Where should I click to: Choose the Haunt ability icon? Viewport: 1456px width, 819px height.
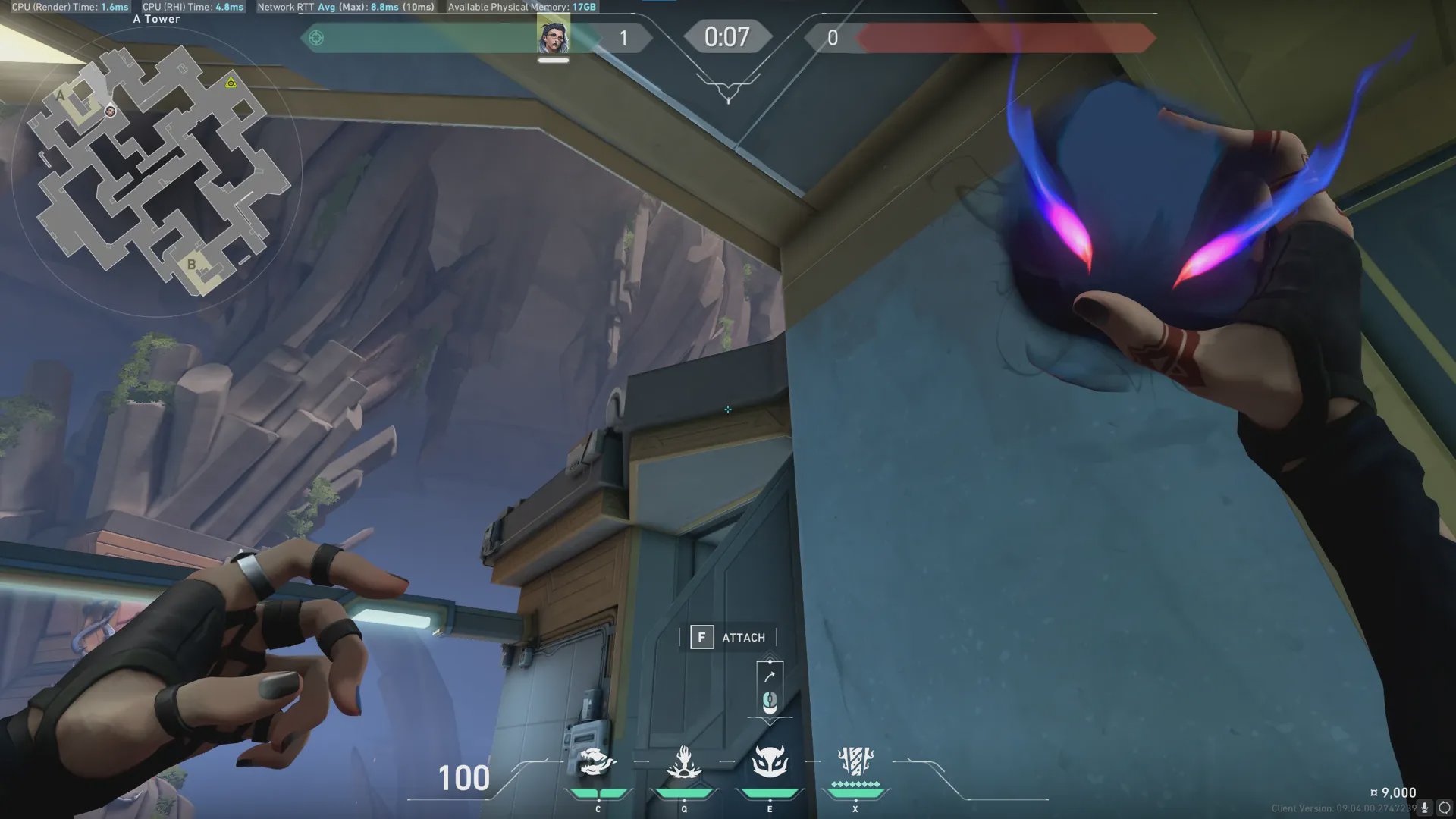(770, 762)
